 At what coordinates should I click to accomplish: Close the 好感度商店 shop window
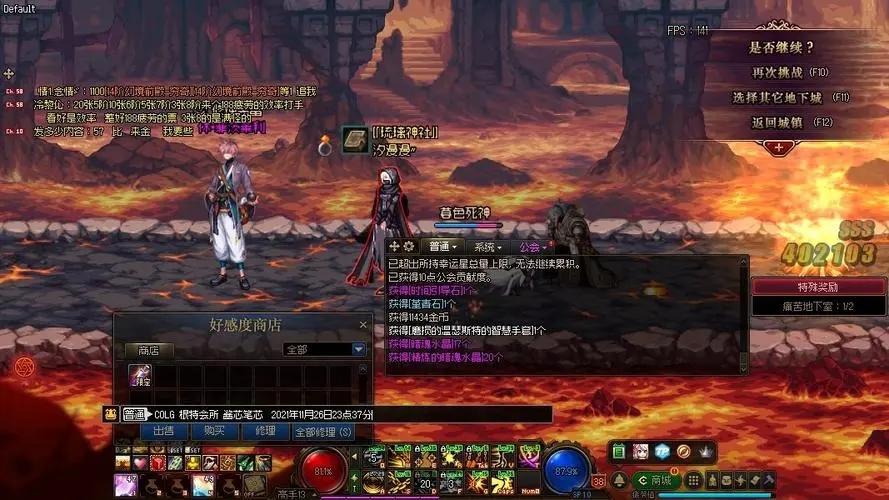(363, 325)
